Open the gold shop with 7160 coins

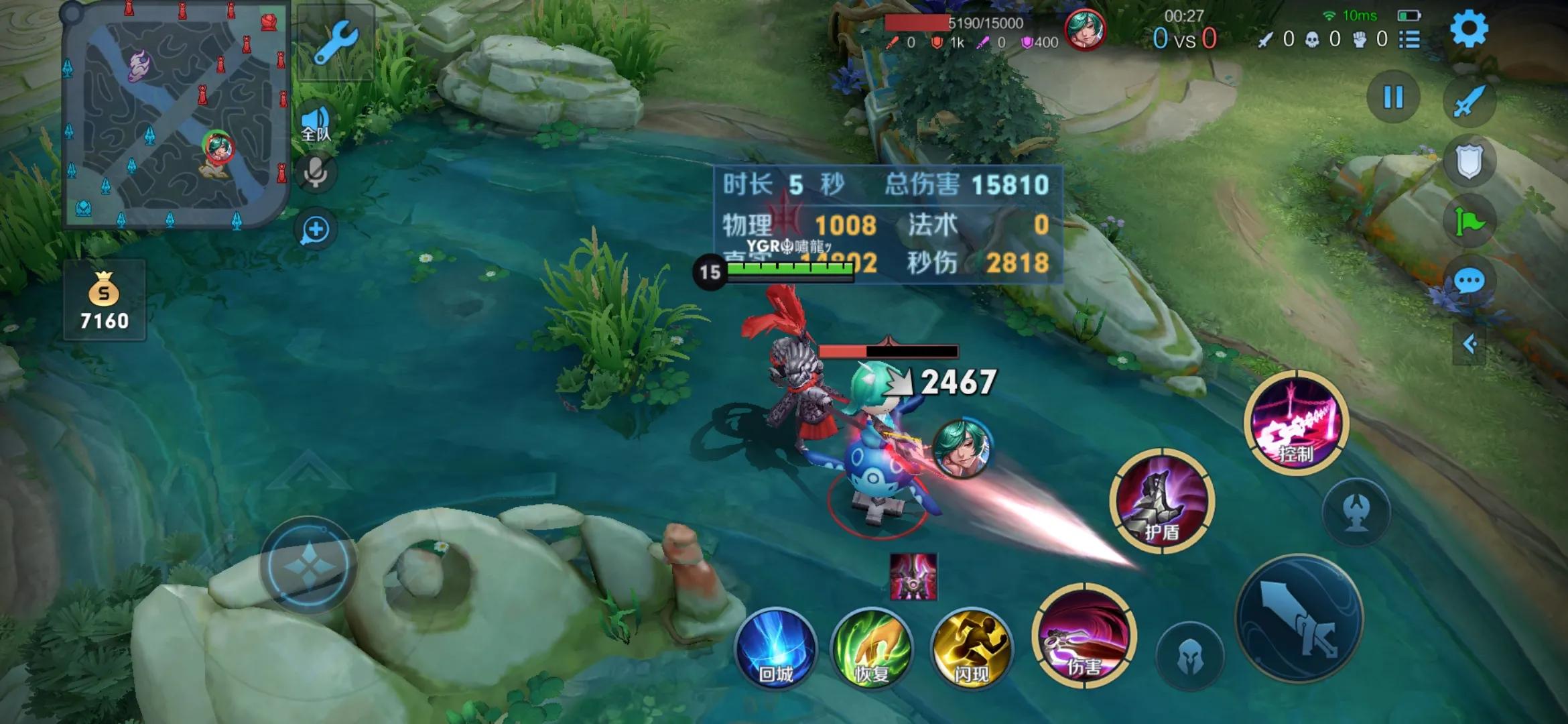(104, 300)
